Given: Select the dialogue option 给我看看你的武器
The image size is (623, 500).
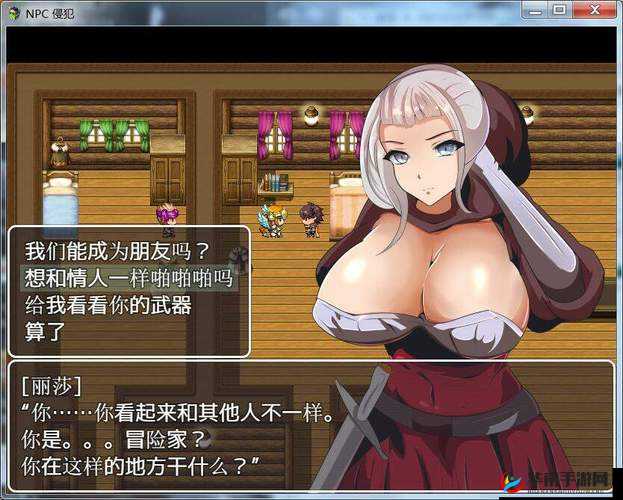Looking at the screenshot, I should click(107, 306).
